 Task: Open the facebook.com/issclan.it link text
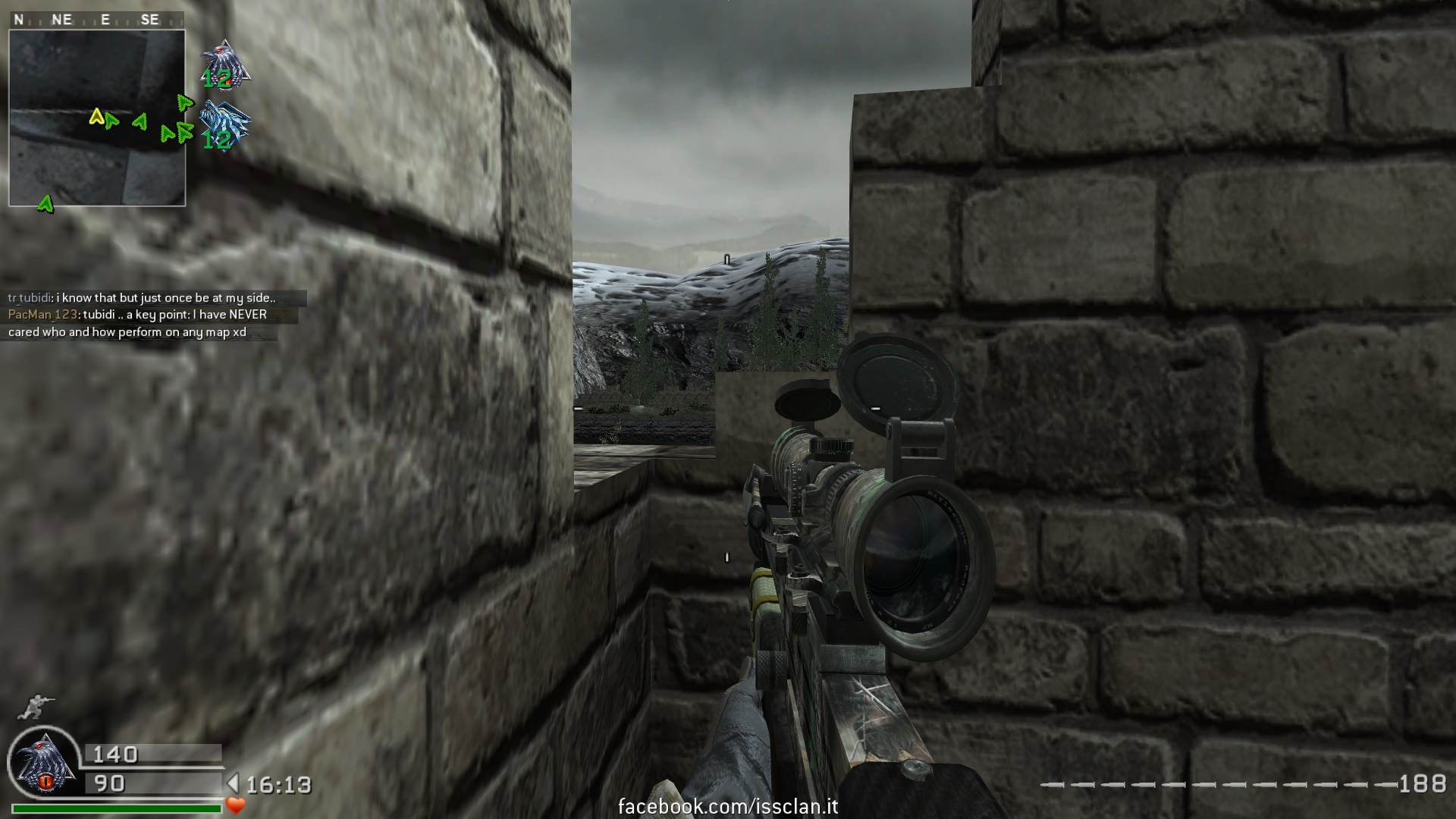pos(728,807)
